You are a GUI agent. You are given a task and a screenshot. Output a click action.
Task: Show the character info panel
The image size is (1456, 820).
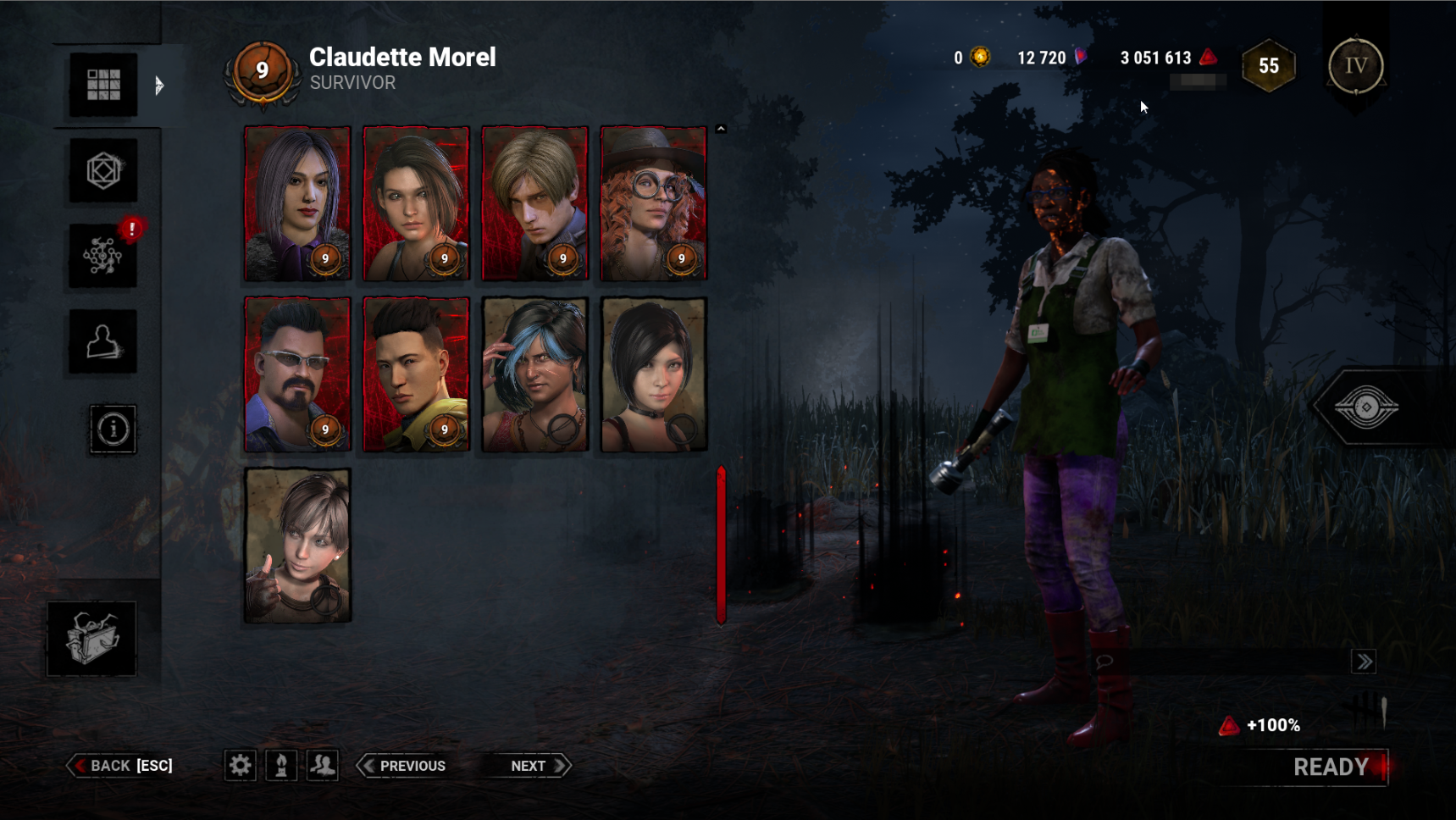113,429
